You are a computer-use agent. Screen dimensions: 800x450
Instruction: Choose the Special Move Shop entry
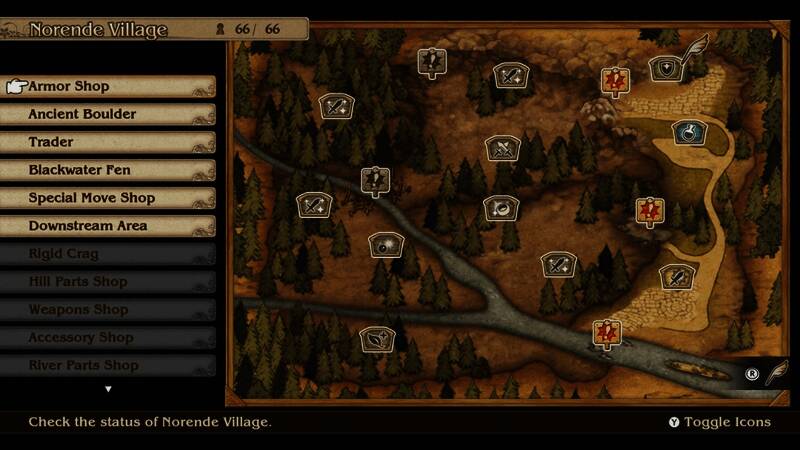pyautogui.click(x=110, y=198)
